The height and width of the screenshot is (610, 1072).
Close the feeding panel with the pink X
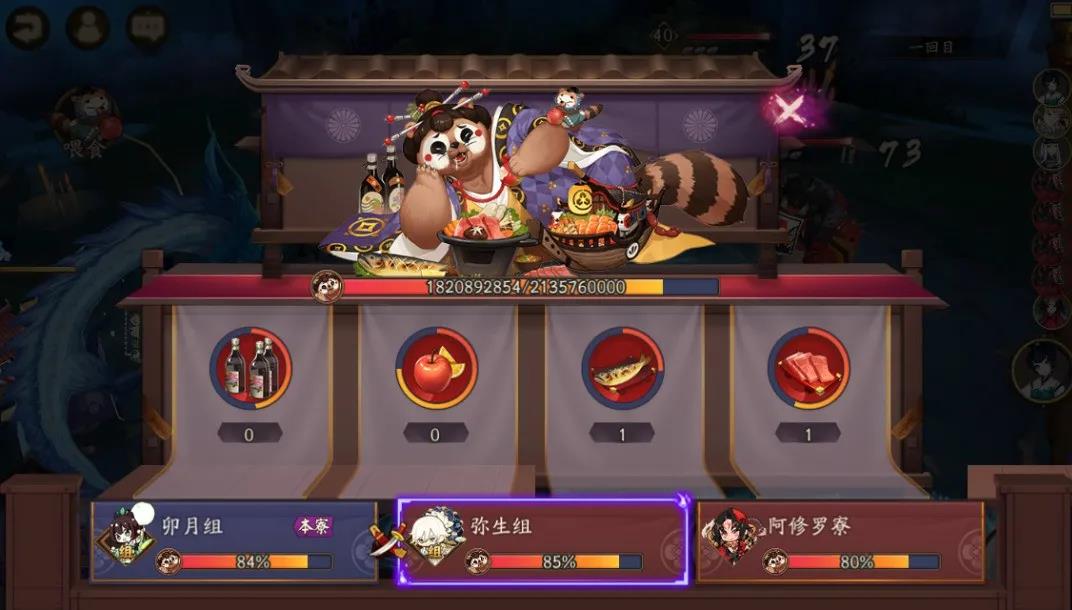coord(789,110)
